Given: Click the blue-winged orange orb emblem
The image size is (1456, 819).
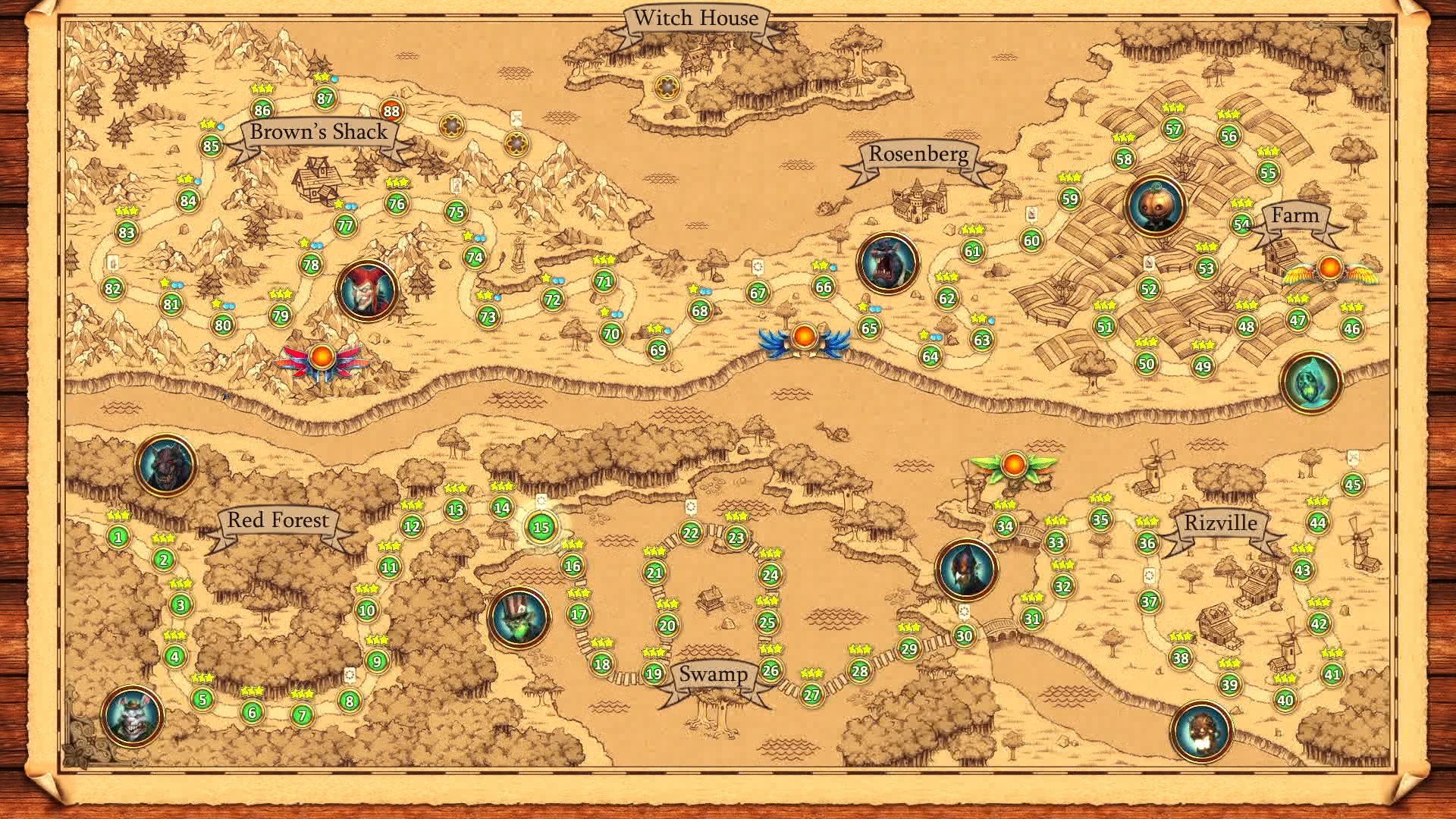Looking at the screenshot, I should click(x=804, y=337).
